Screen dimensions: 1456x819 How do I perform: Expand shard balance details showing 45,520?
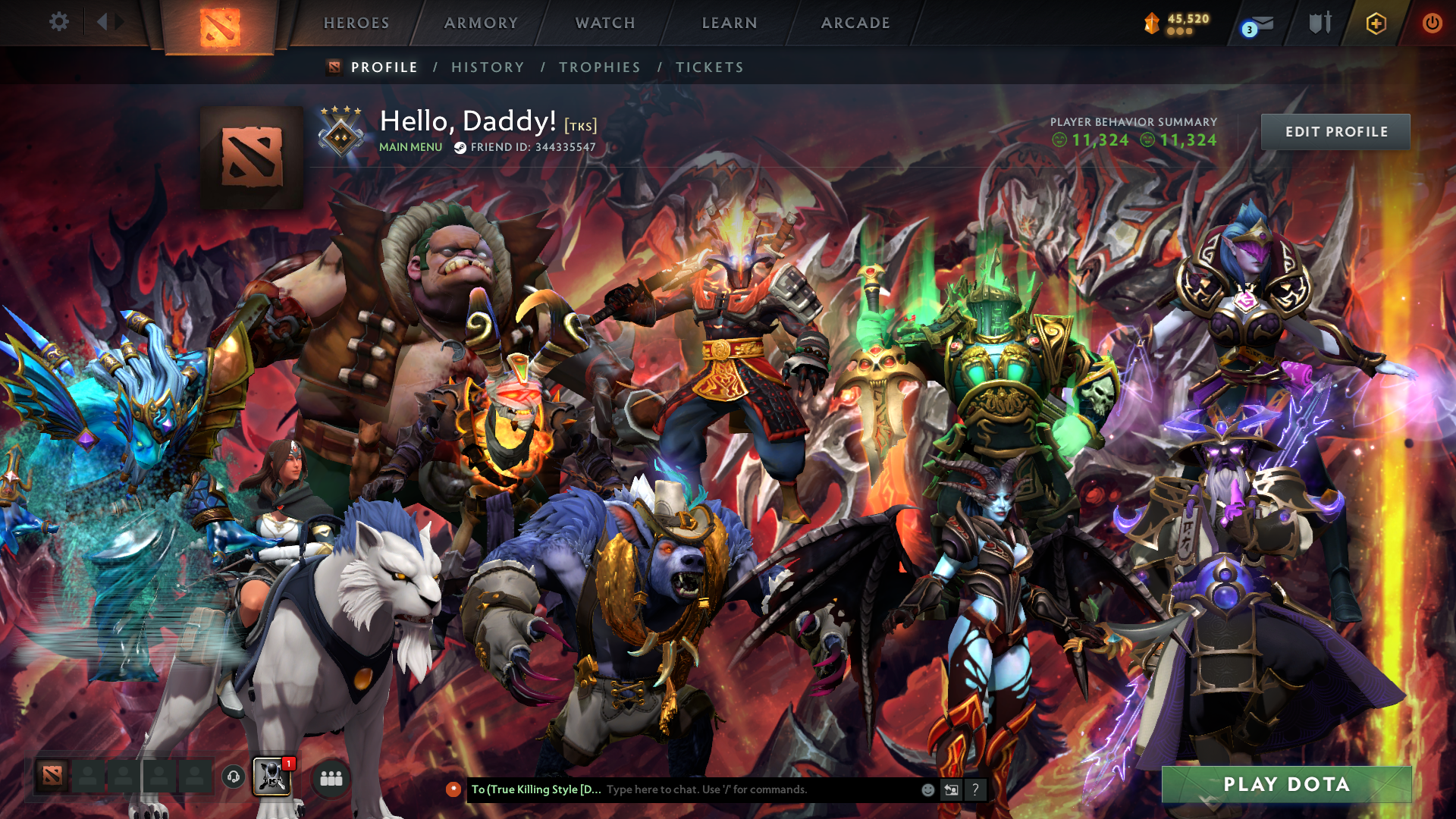click(x=1179, y=23)
